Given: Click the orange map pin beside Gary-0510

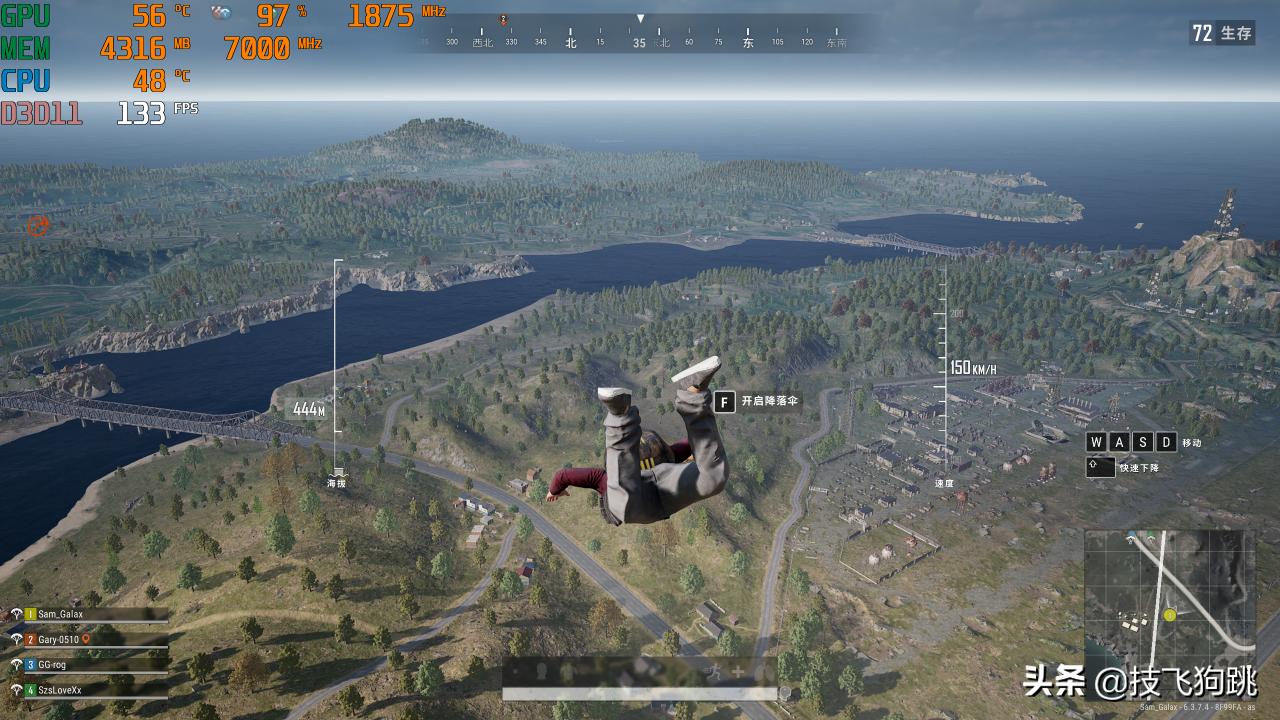Looking at the screenshot, I should click(x=86, y=638).
